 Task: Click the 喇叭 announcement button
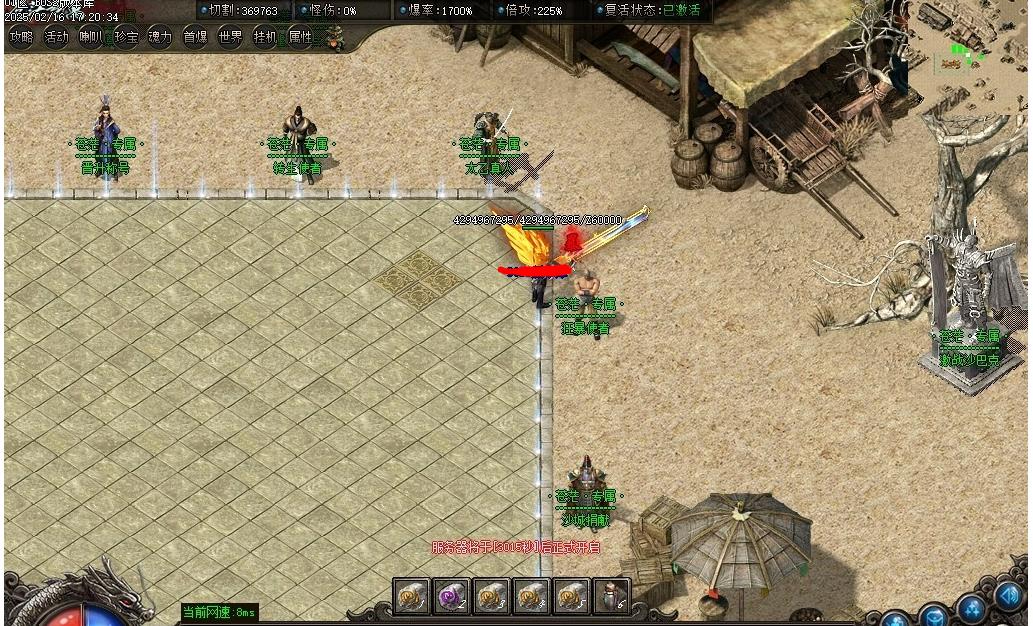coord(91,38)
